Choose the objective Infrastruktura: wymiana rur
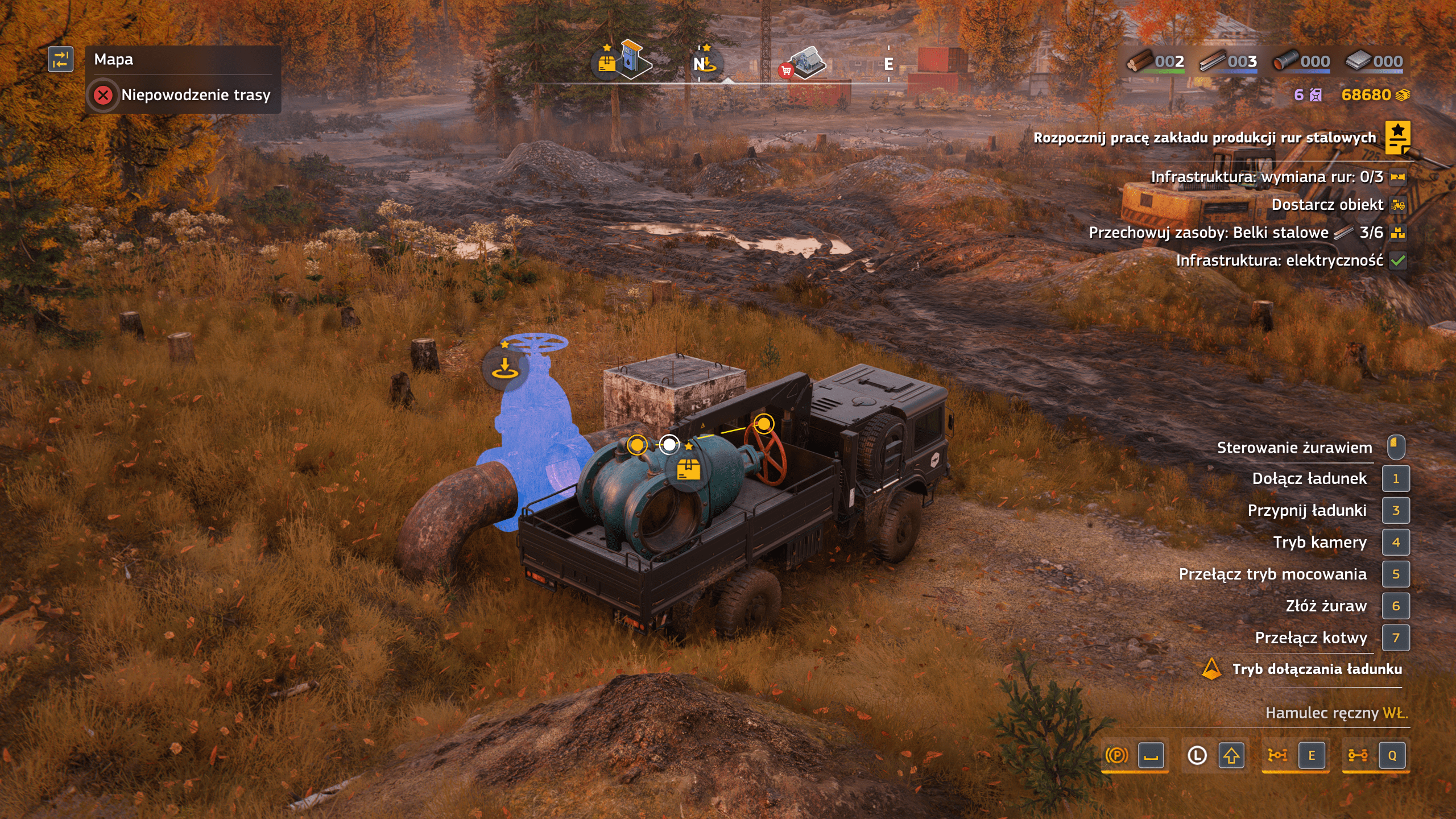Screen dimensions: 1456x819 (1267, 177)
